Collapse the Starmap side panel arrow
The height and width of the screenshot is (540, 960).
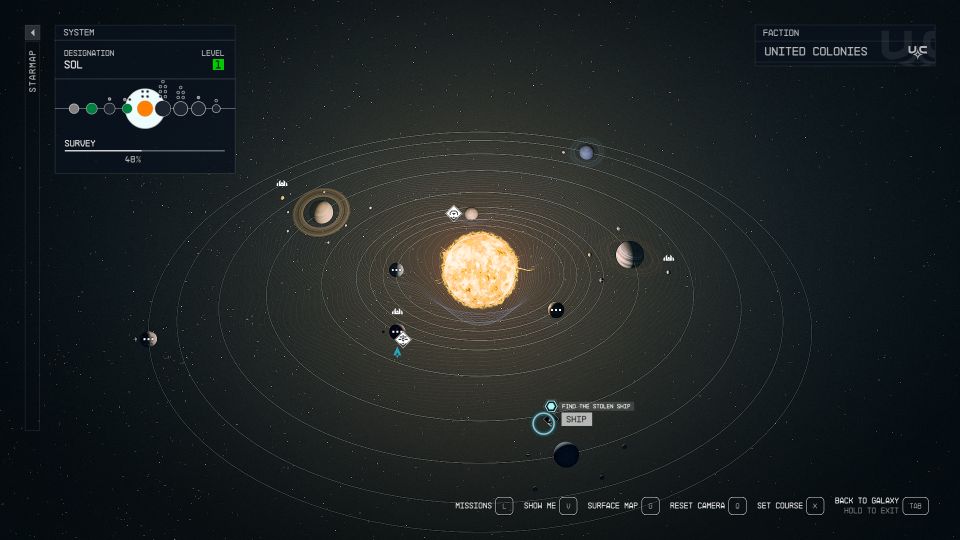pos(32,32)
